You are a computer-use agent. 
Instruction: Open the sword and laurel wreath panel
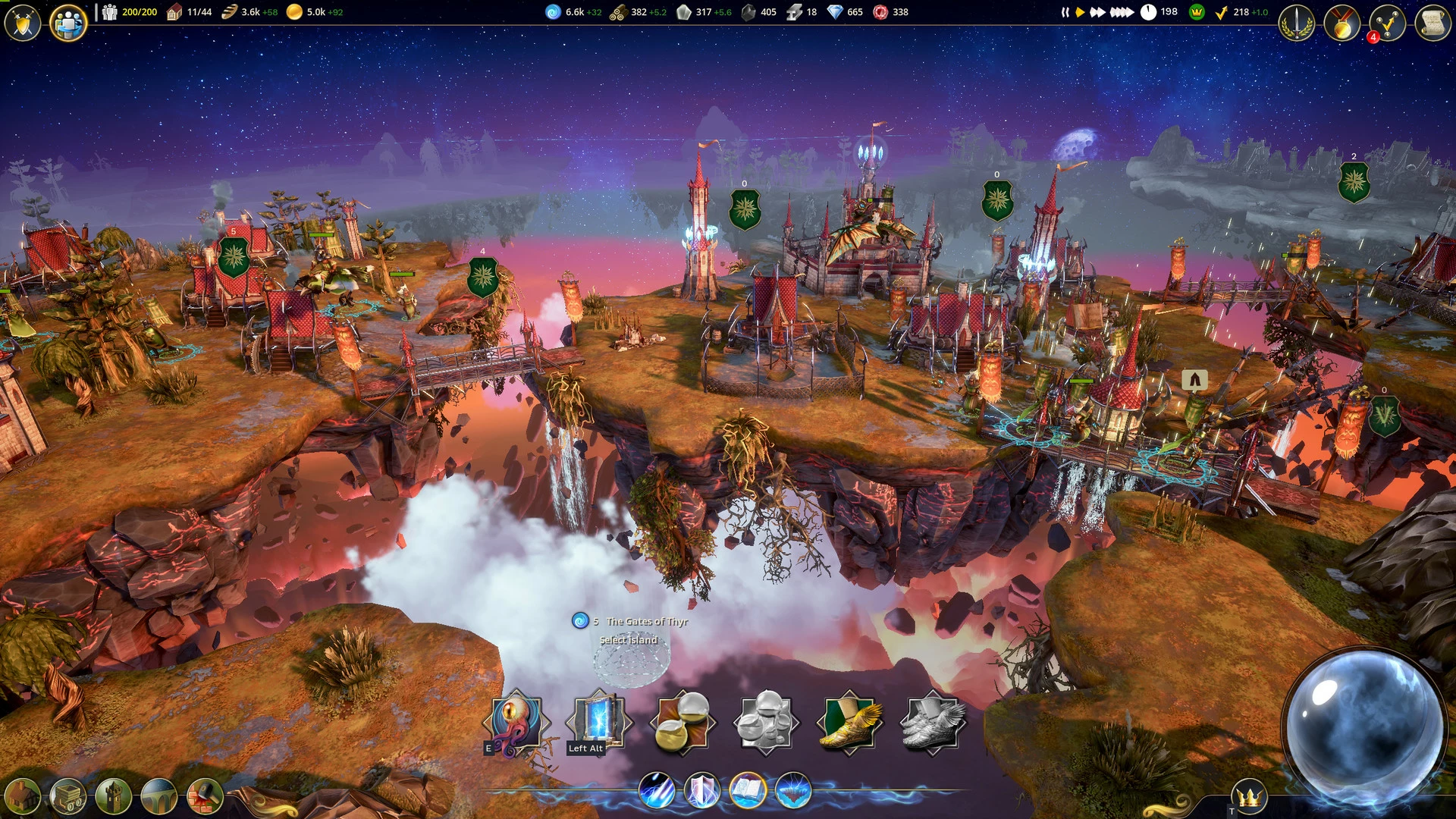1297,24
